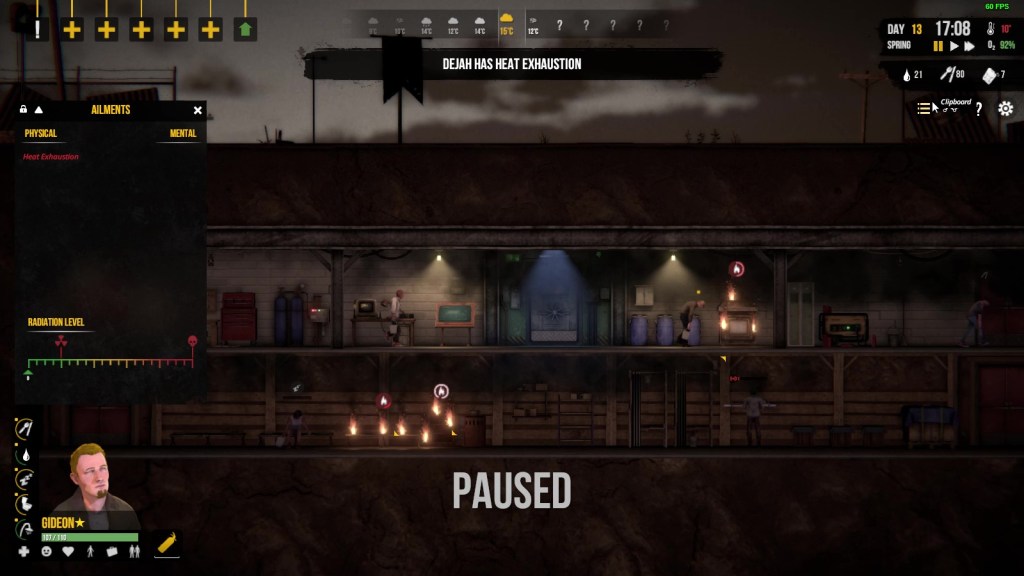Viewport: 1024px width, 576px height.
Task: Show Gideon's mood via the face icon
Action: coord(47,551)
